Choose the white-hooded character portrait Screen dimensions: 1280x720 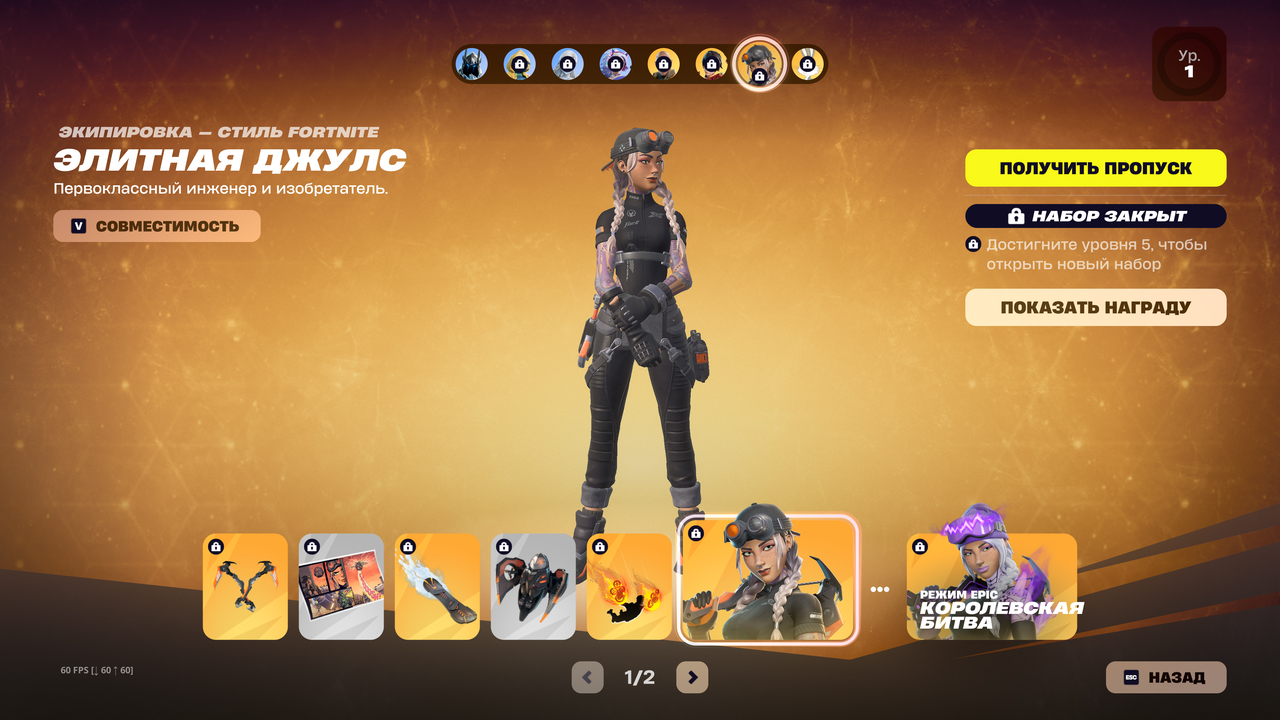[567, 64]
